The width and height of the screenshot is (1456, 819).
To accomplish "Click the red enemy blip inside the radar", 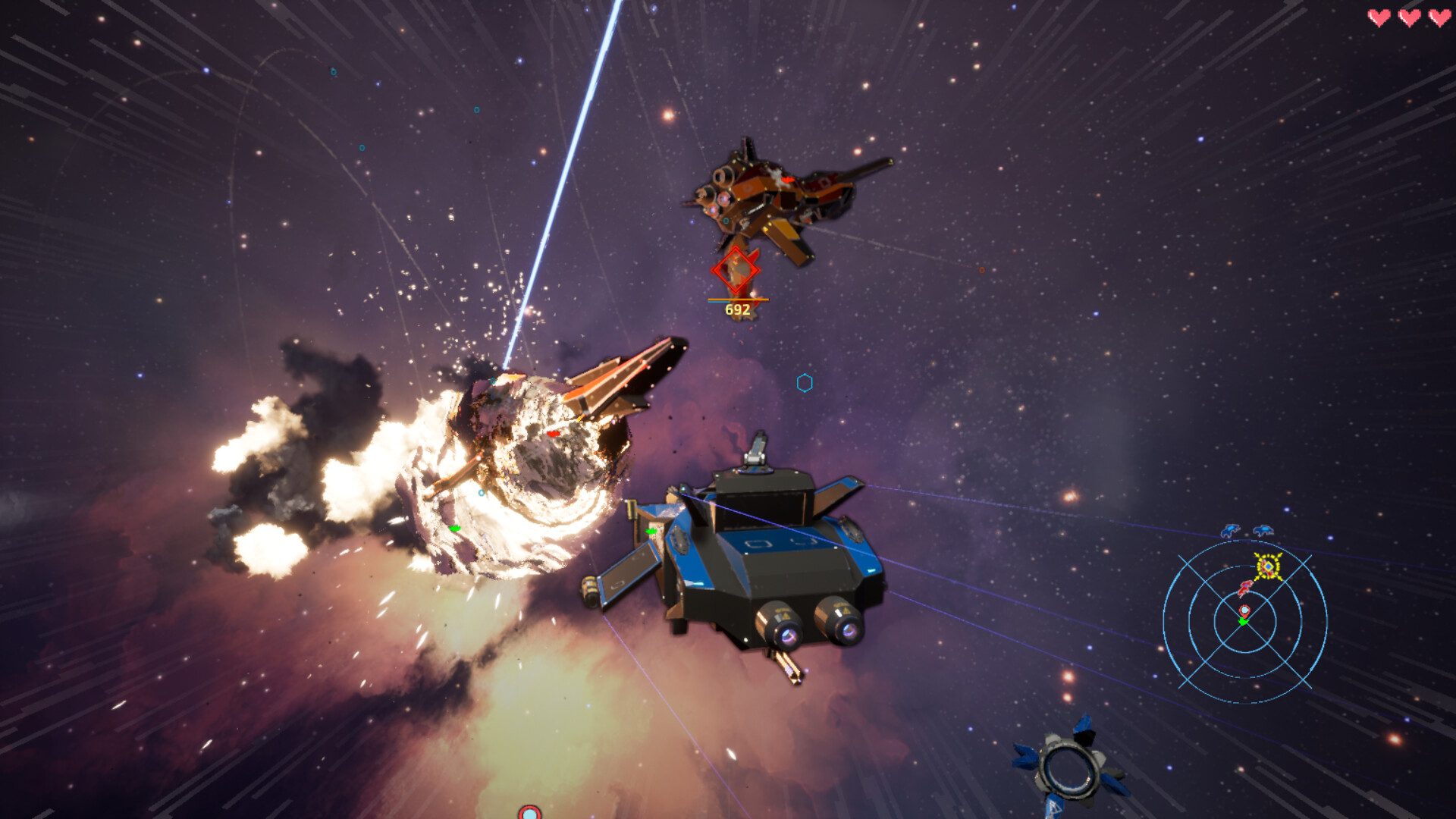I will pyautogui.click(x=1244, y=588).
